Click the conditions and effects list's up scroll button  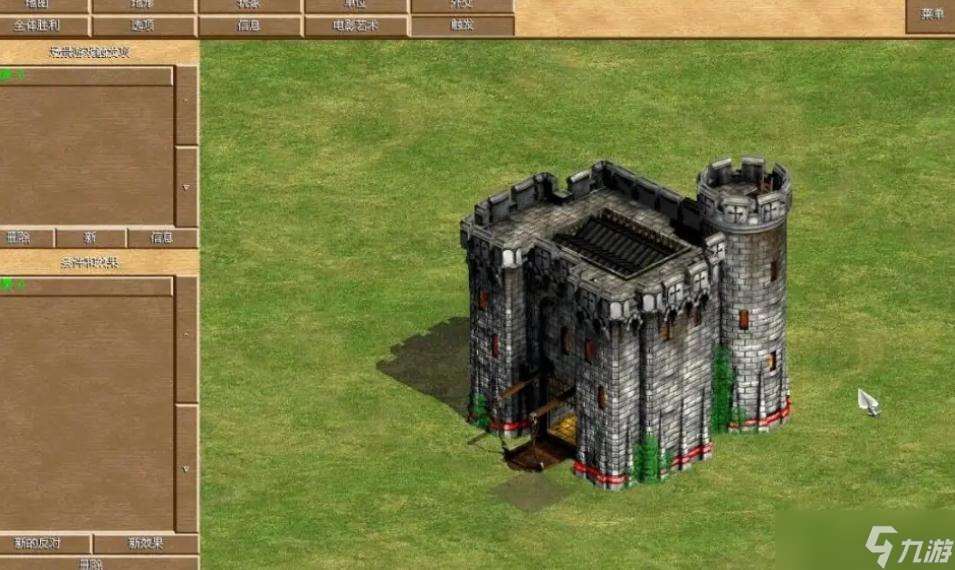tap(186, 340)
